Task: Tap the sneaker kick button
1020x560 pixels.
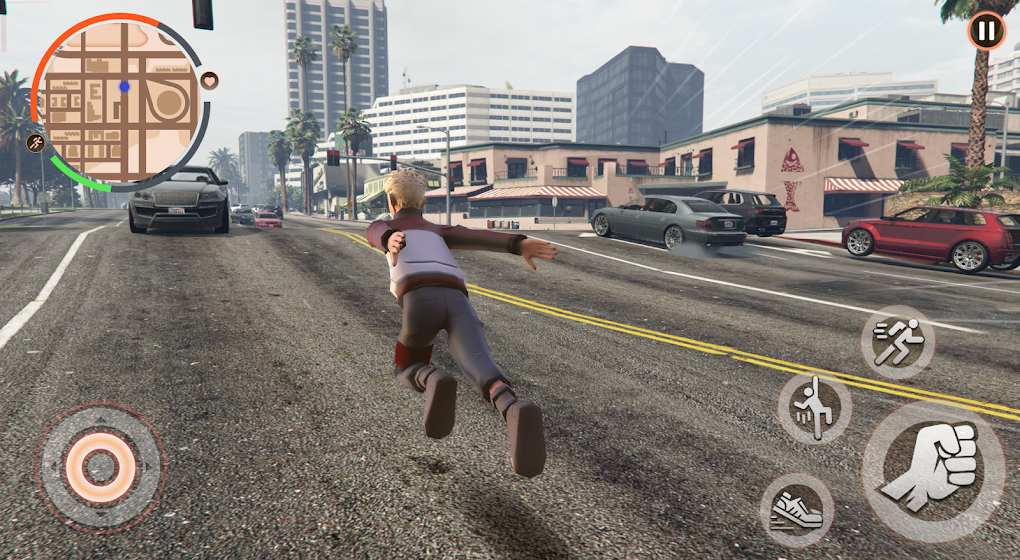Action: pyautogui.click(x=797, y=509)
